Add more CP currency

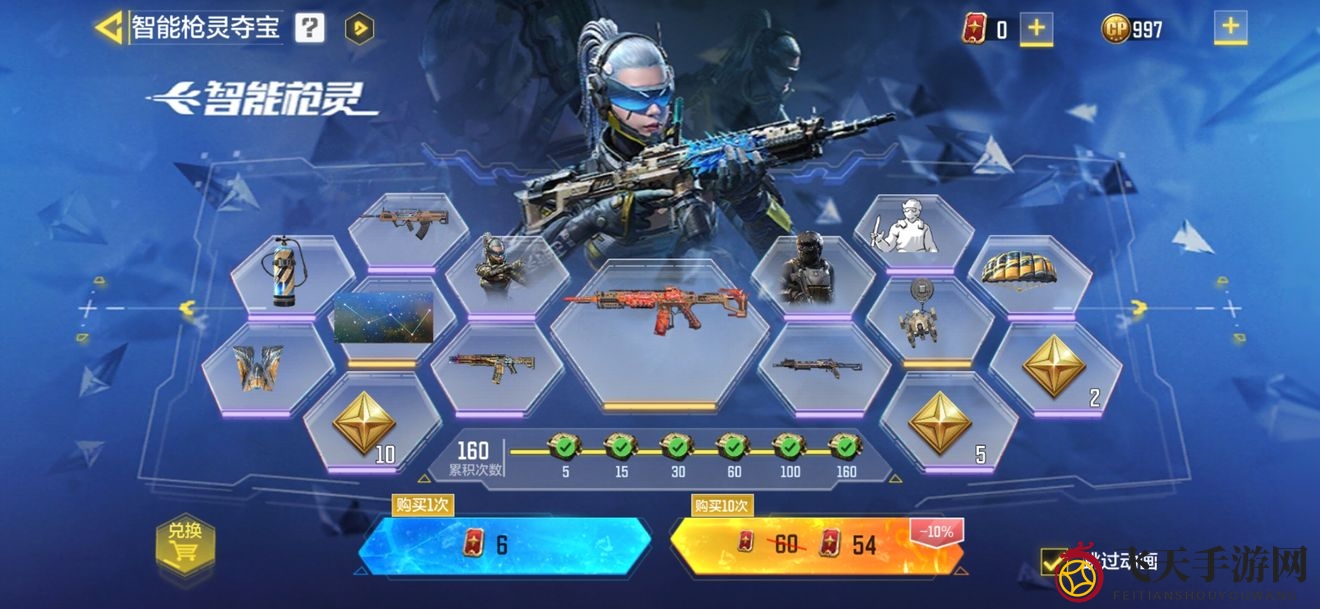[x=1230, y=28]
